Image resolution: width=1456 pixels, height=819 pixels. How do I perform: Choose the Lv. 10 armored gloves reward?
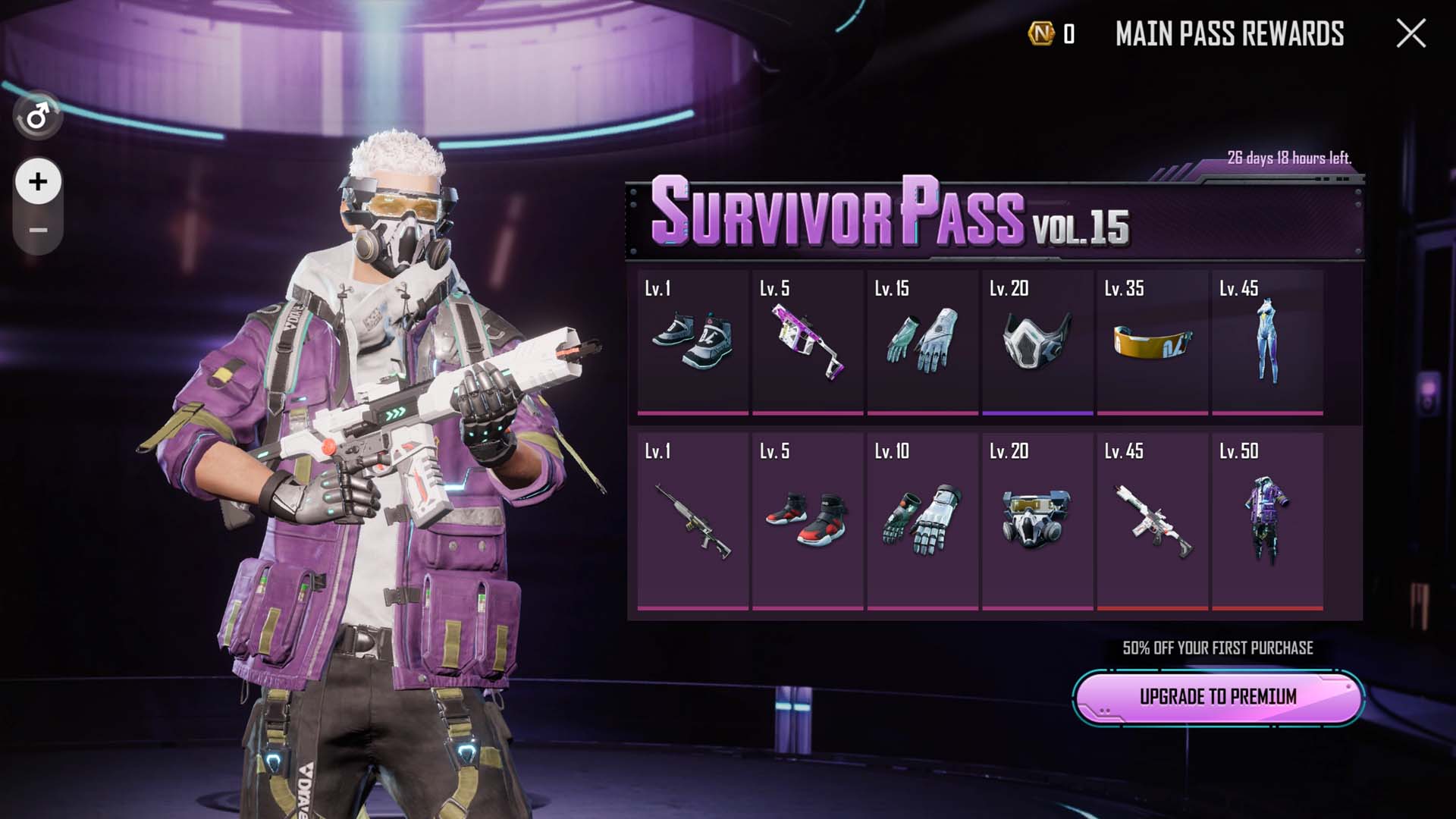tap(922, 521)
